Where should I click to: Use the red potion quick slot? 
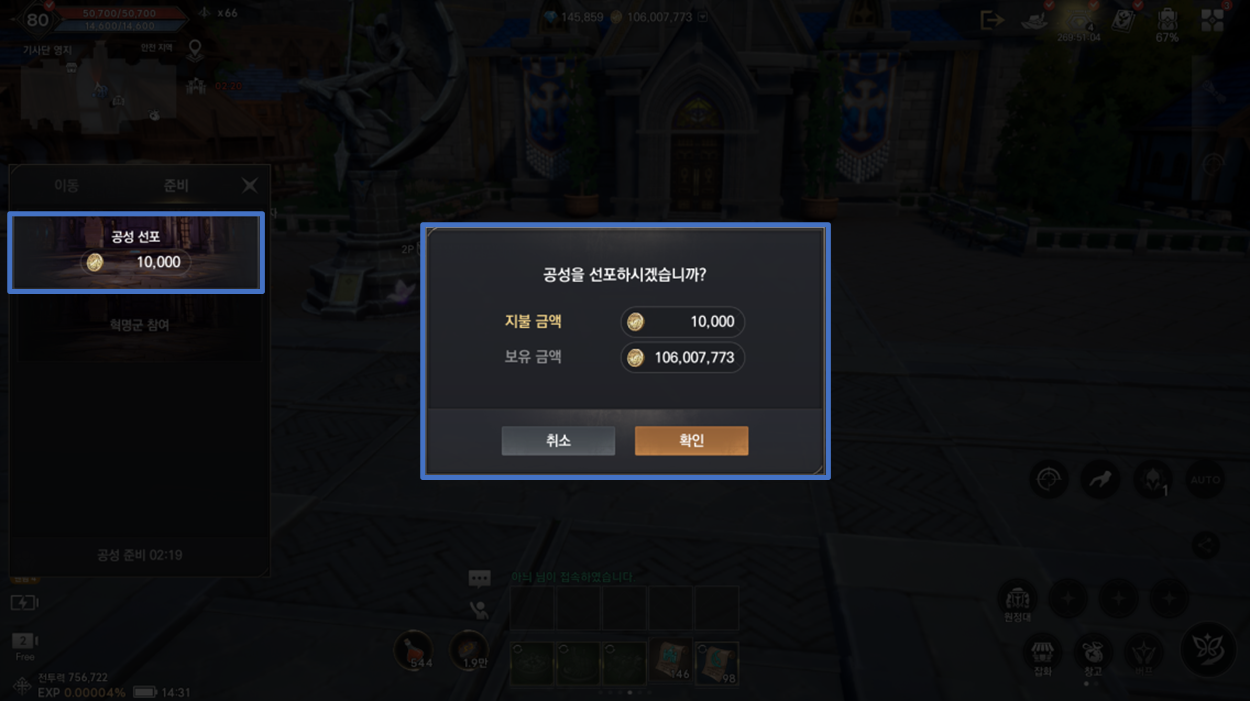click(x=412, y=651)
